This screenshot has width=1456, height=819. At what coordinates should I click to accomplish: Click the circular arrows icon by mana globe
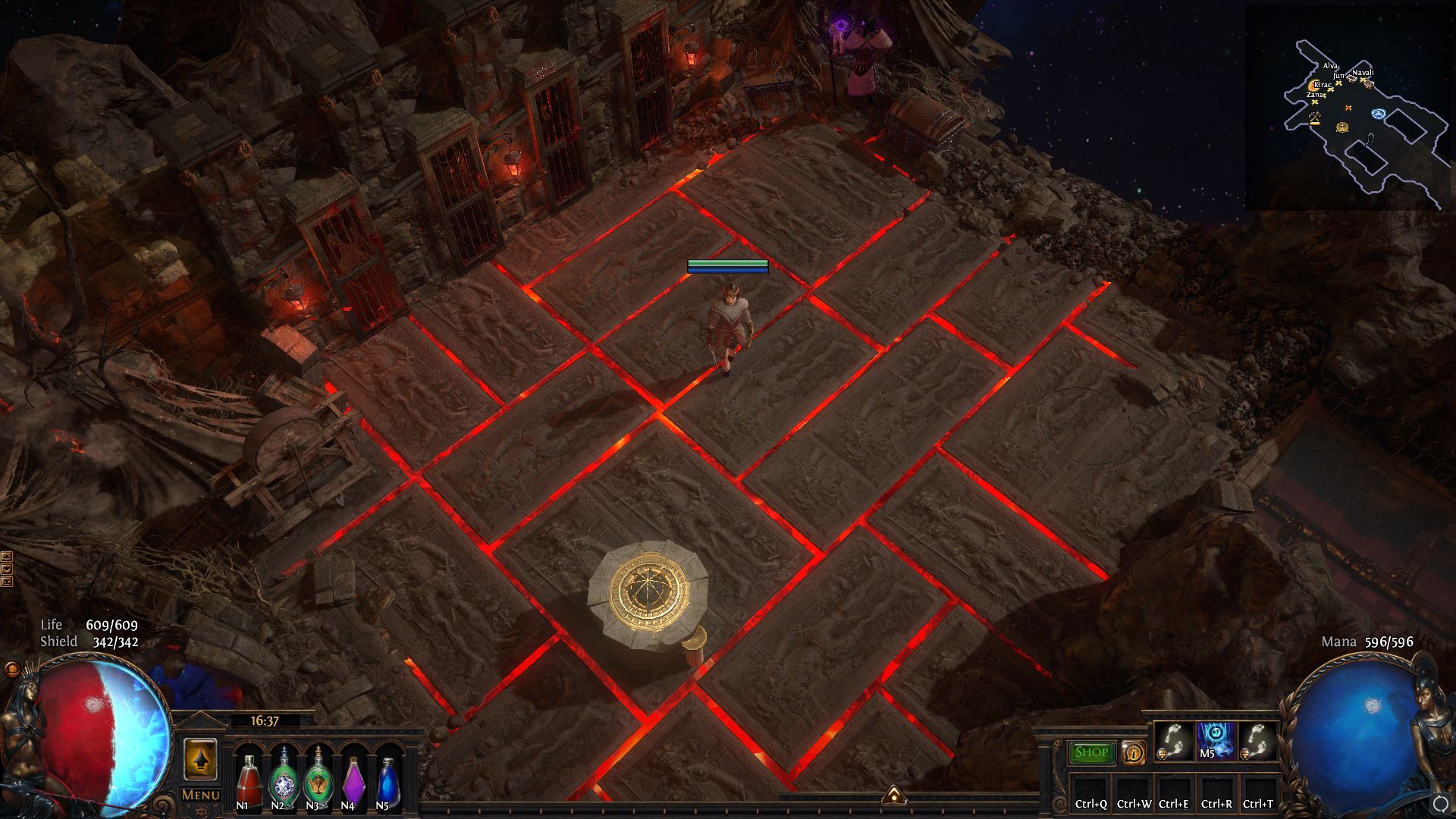pos(1440,803)
